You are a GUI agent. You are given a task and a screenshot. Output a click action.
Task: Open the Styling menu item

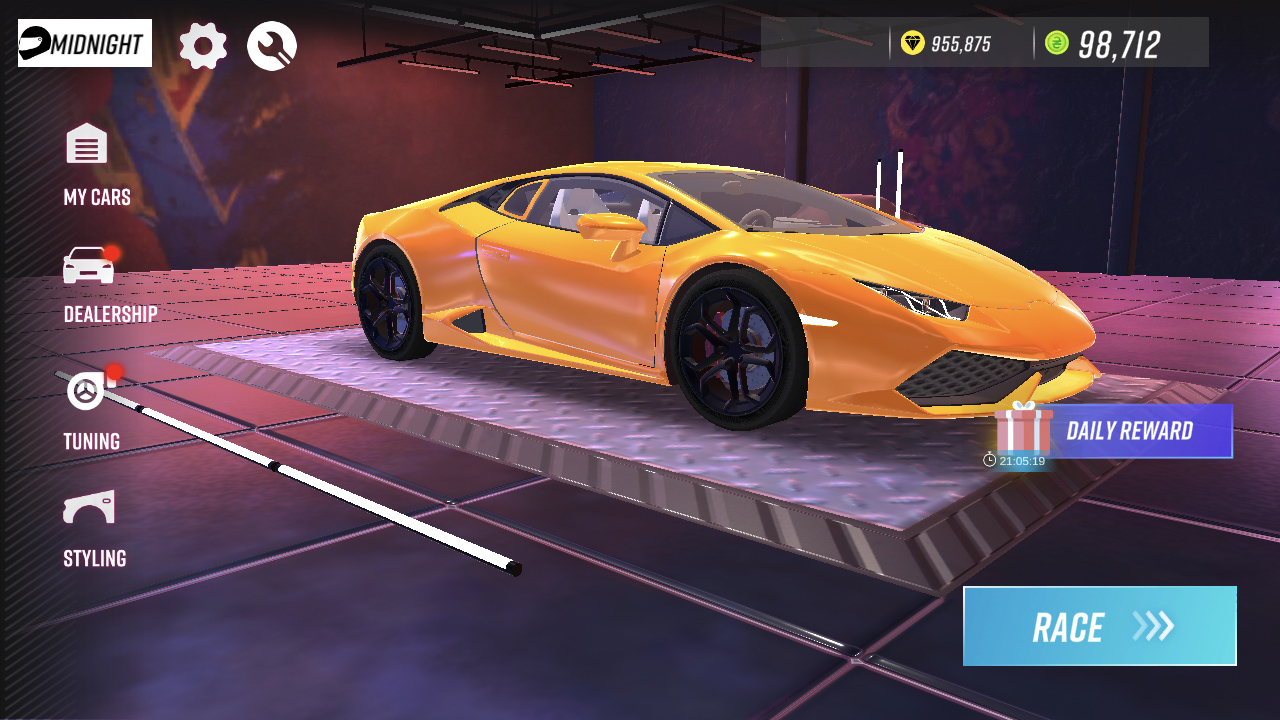click(x=93, y=558)
